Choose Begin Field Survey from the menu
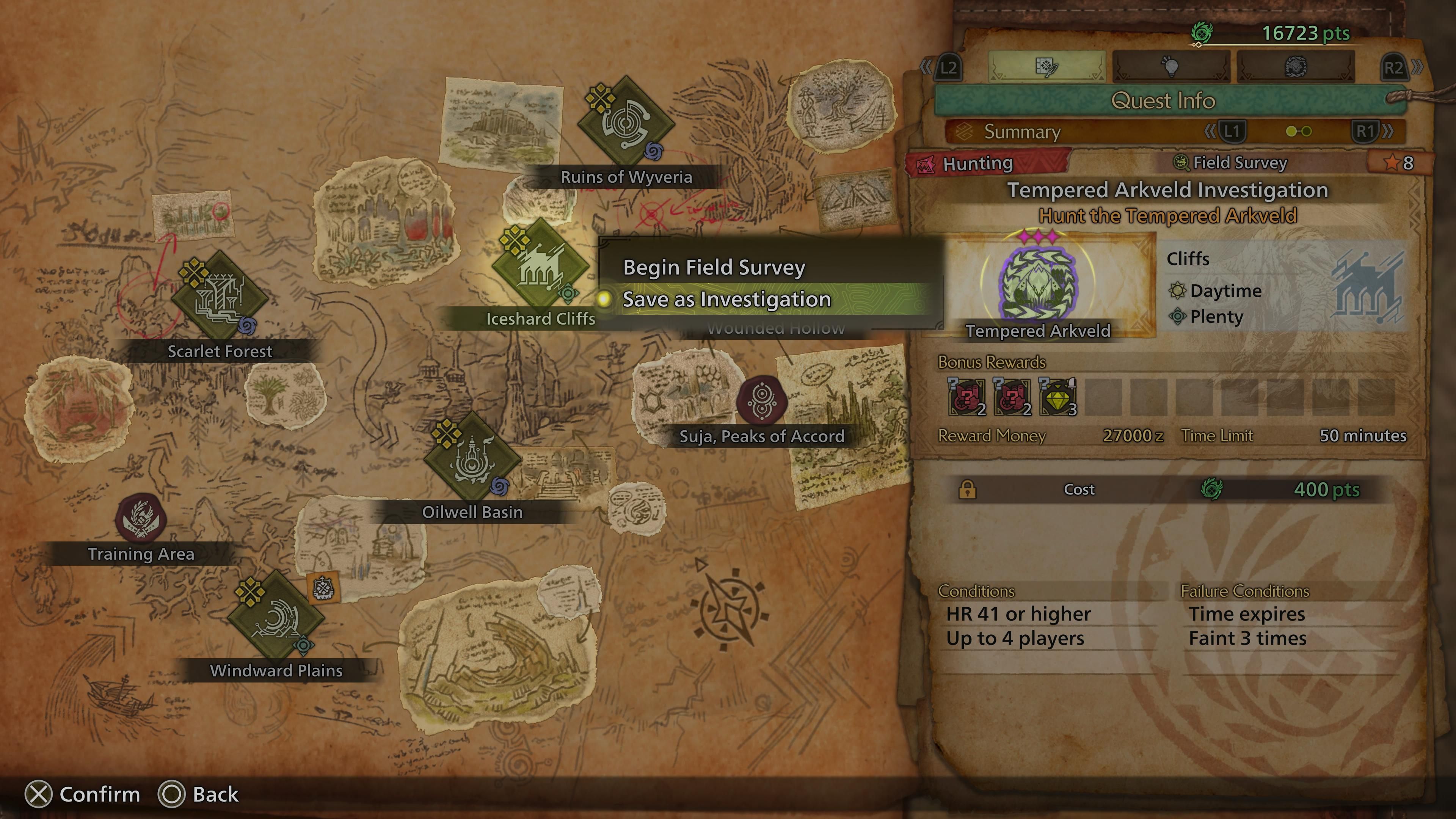 [713, 268]
